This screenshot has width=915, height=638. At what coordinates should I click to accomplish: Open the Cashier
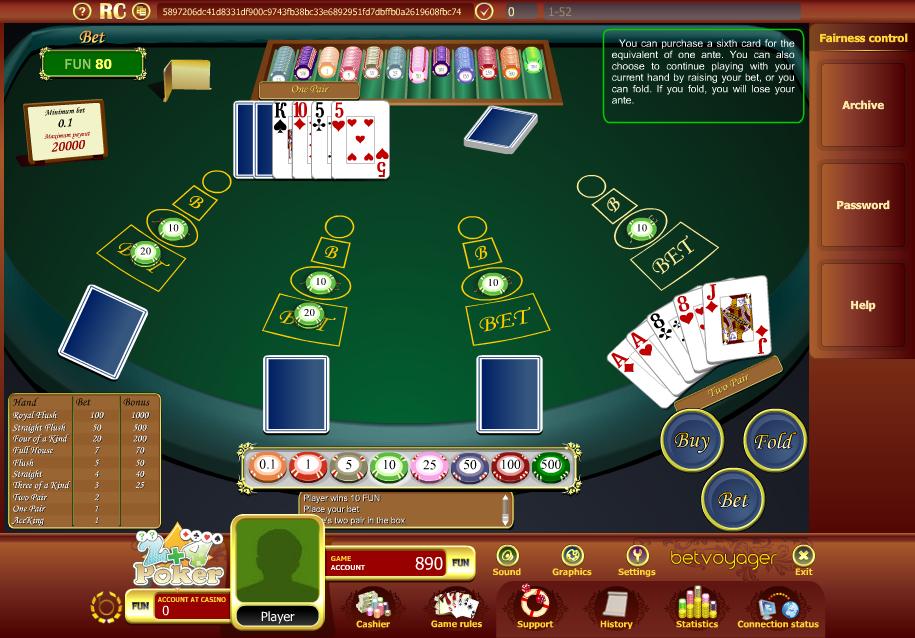373,608
